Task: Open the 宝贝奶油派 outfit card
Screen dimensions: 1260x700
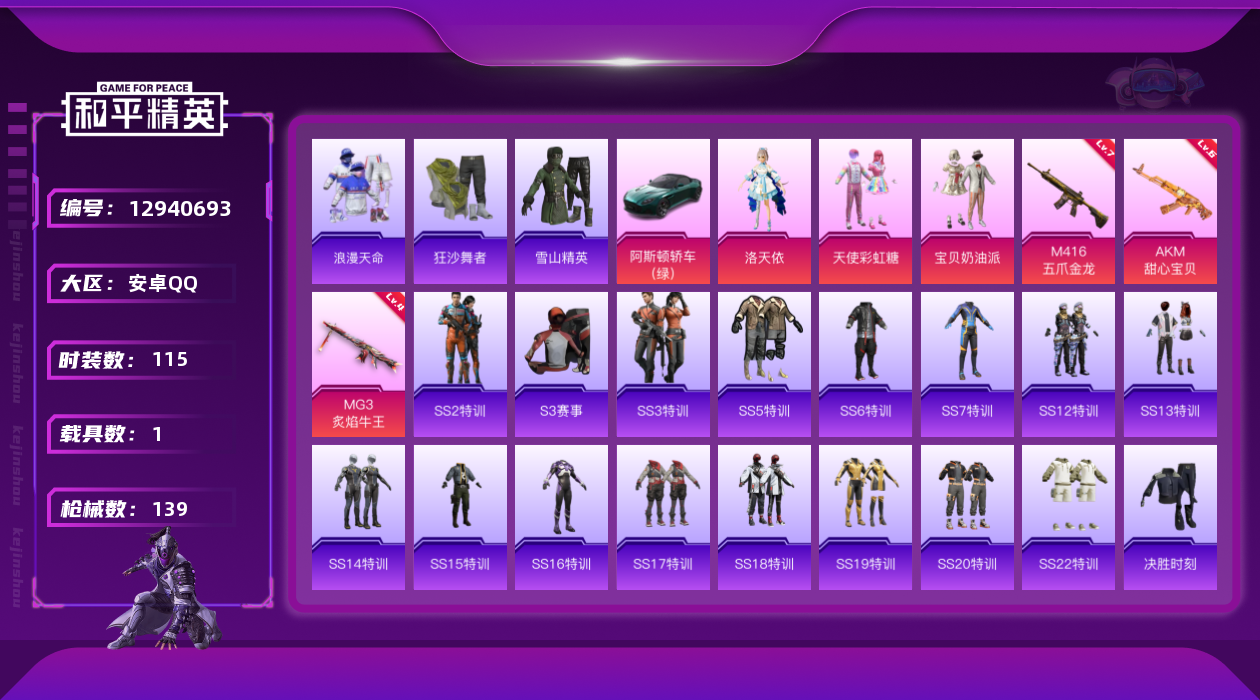Action: (x=967, y=210)
